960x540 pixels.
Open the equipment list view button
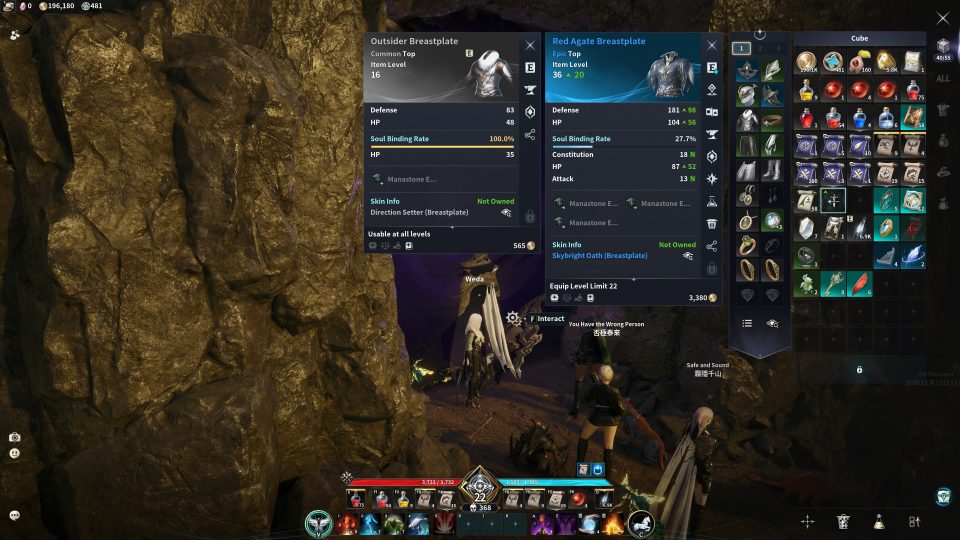pos(746,323)
